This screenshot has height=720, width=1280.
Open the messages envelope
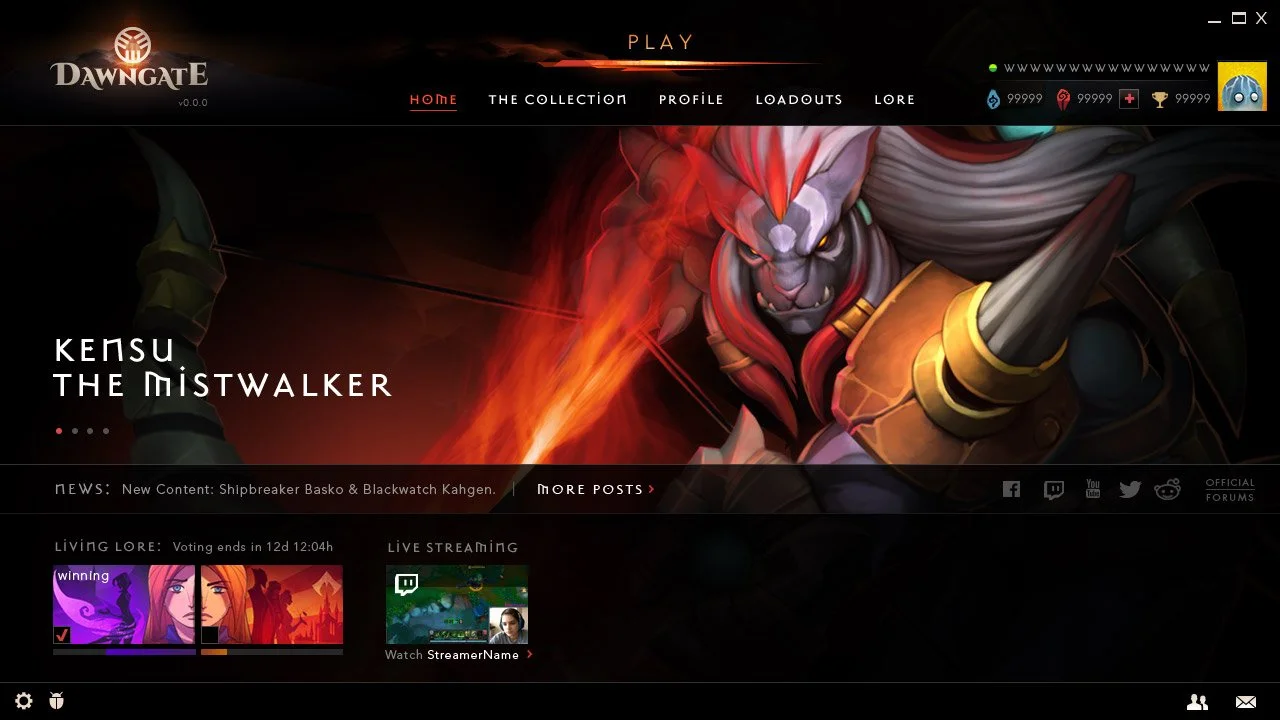(1245, 702)
